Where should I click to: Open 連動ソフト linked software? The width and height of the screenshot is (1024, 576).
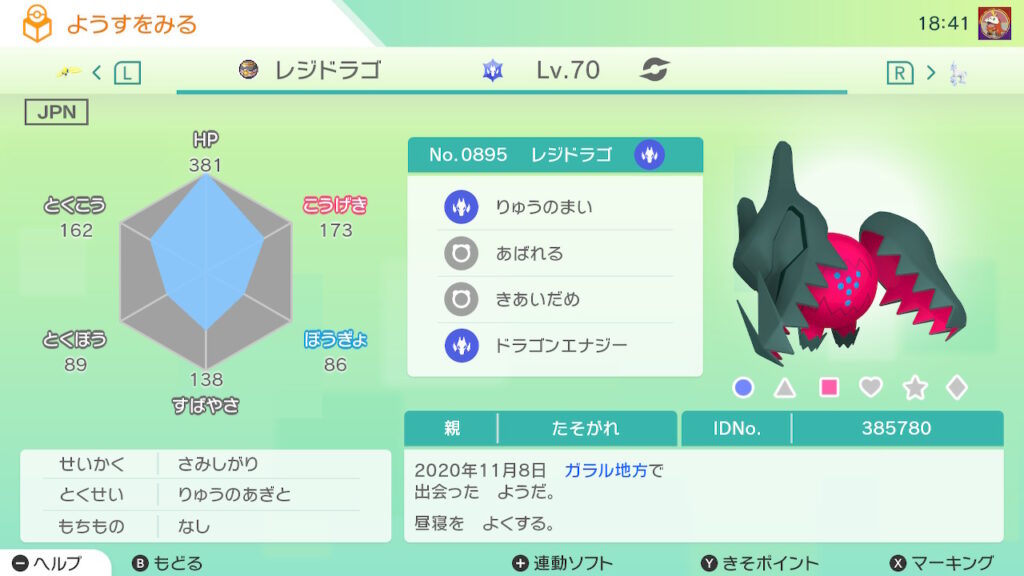click(x=562, y=563)
